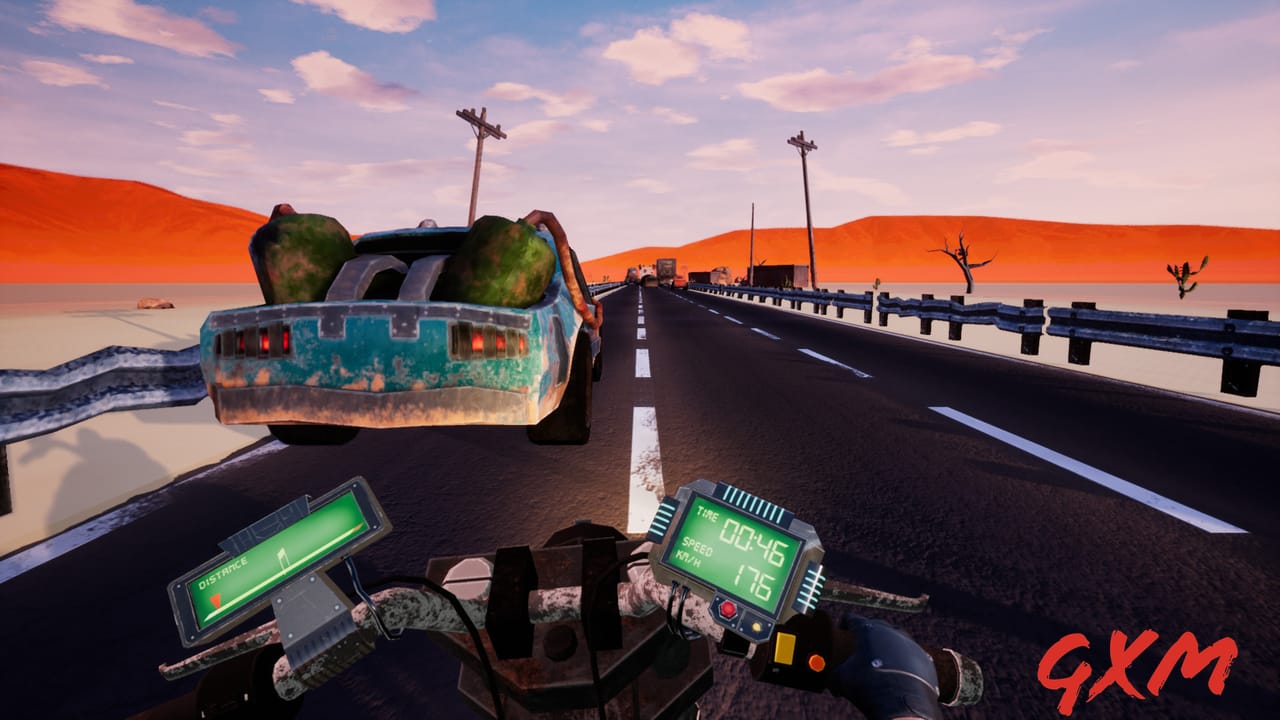
Task: Click the DISTANCE label on the left gauge
Action: pyautogui.click(x=222, y=574)
